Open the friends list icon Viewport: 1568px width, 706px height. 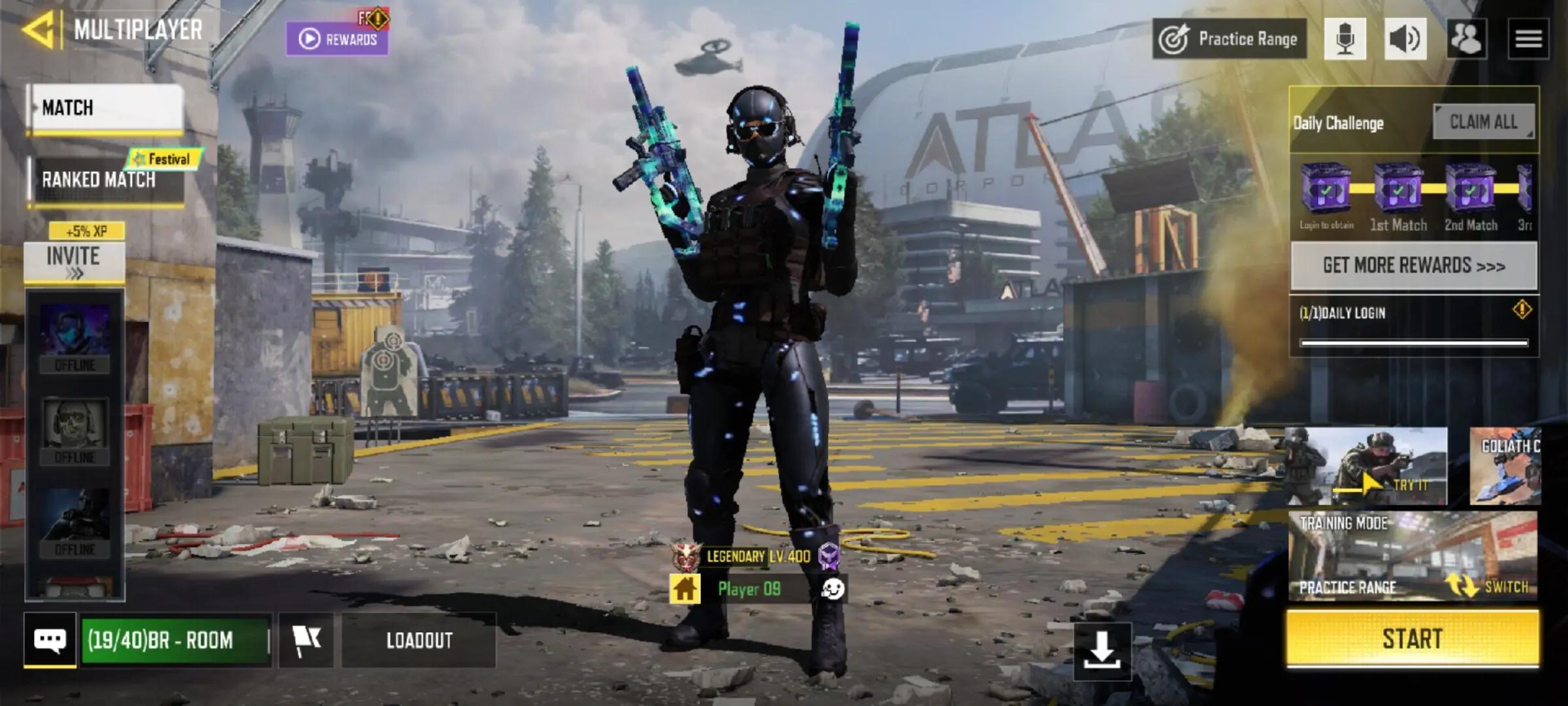[x=1466, y=39]
